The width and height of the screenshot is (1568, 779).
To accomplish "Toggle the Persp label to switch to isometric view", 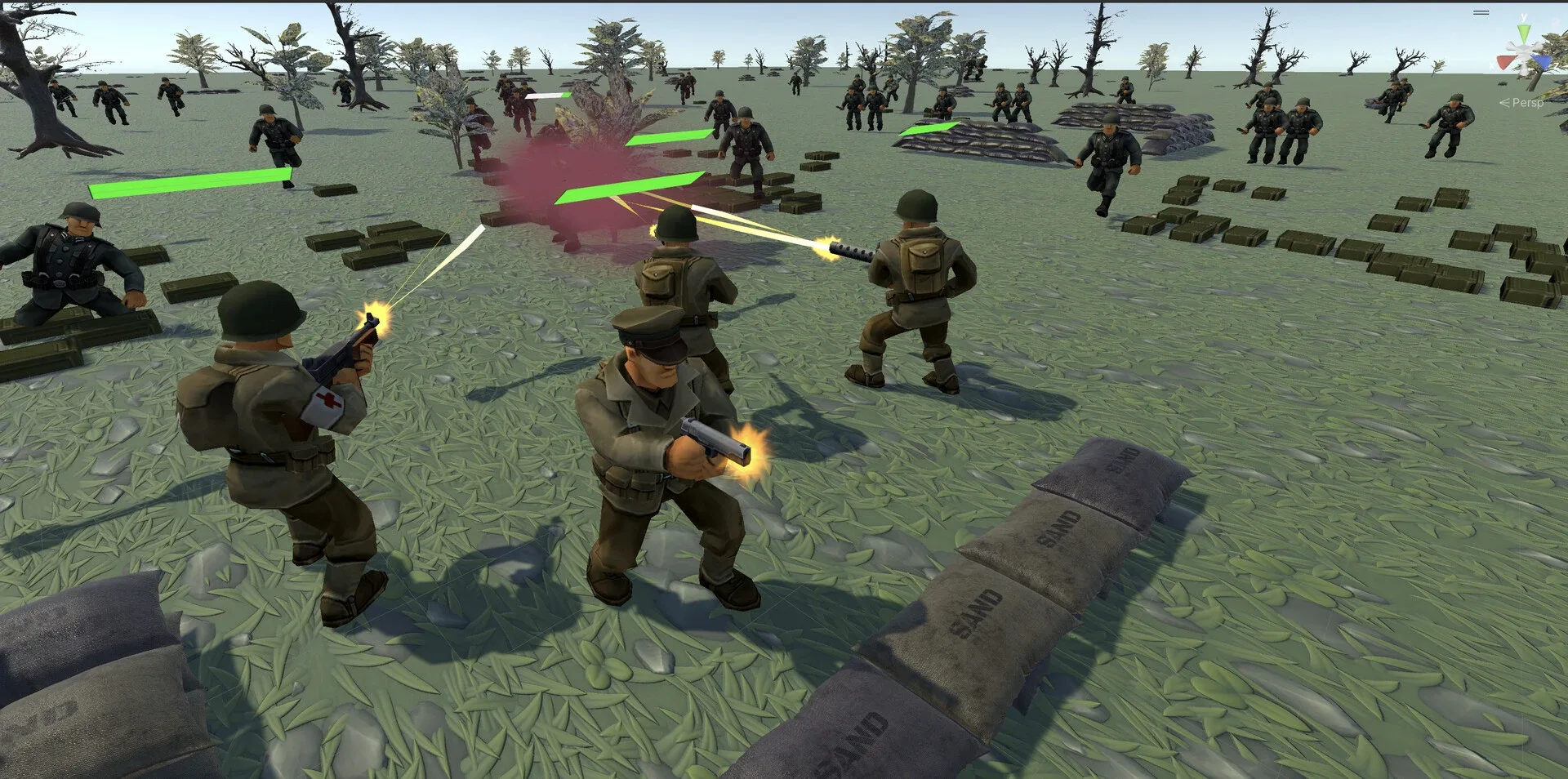I will [1524, 103].
